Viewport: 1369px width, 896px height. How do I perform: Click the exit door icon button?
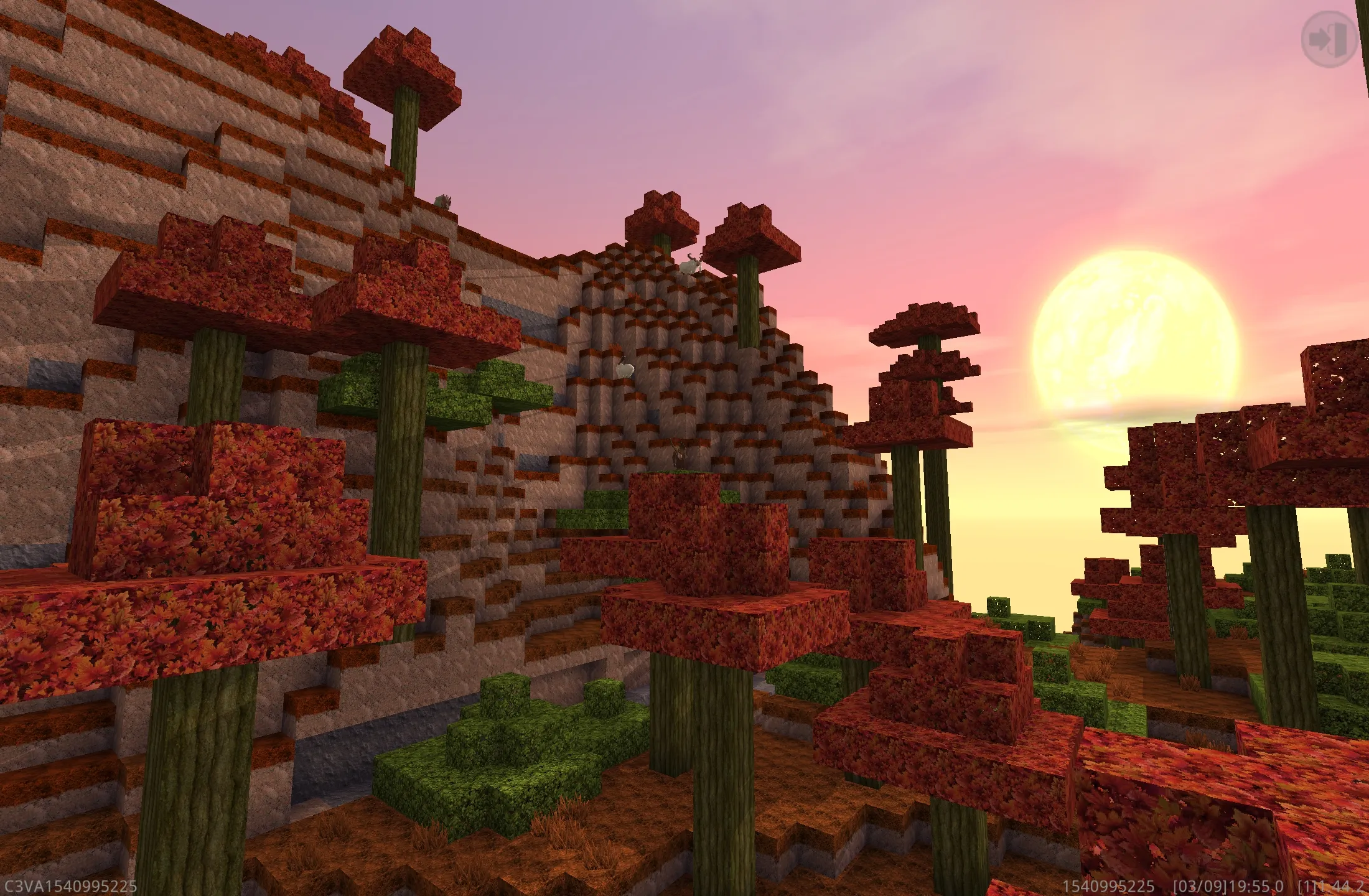click(1329, 39)
